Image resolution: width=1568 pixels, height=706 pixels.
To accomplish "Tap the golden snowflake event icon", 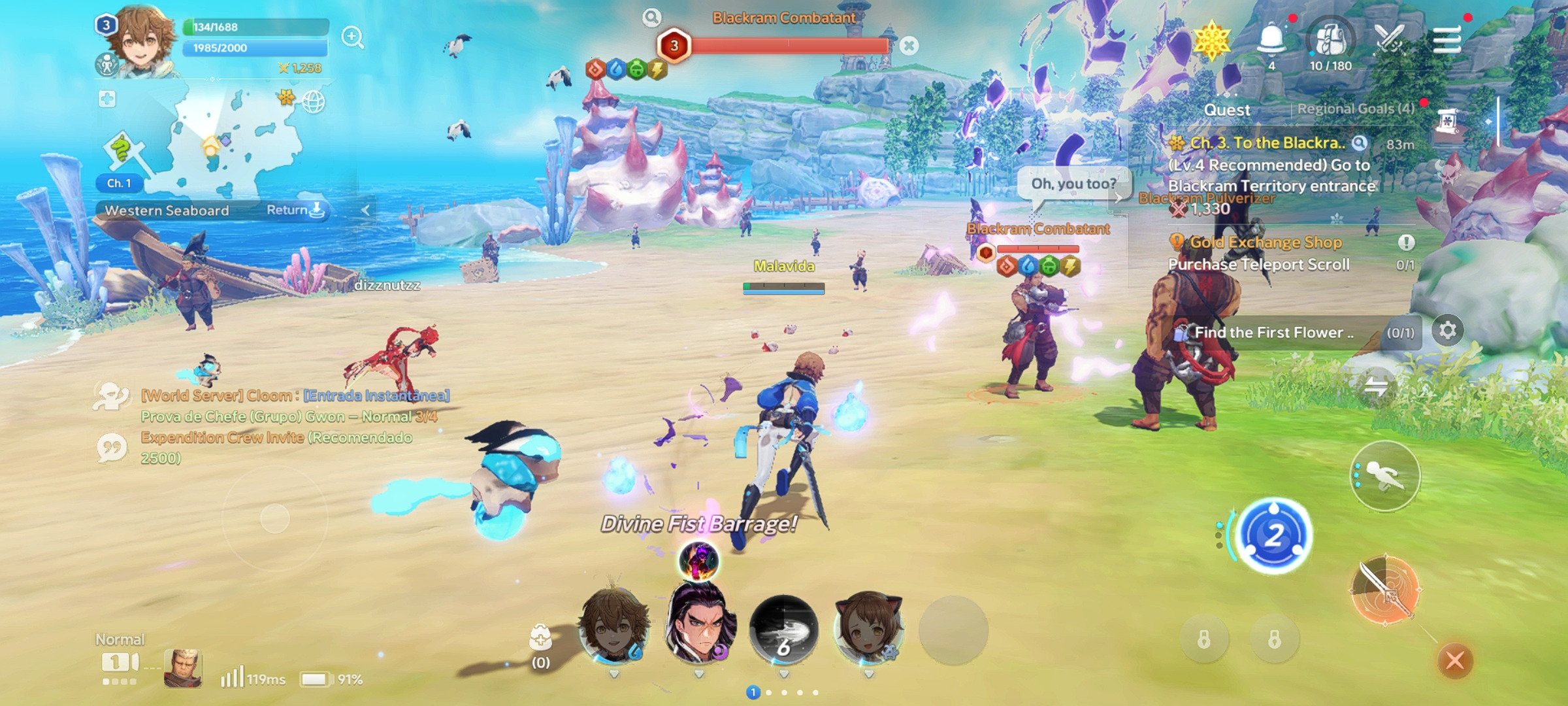I will point(1211,41).
